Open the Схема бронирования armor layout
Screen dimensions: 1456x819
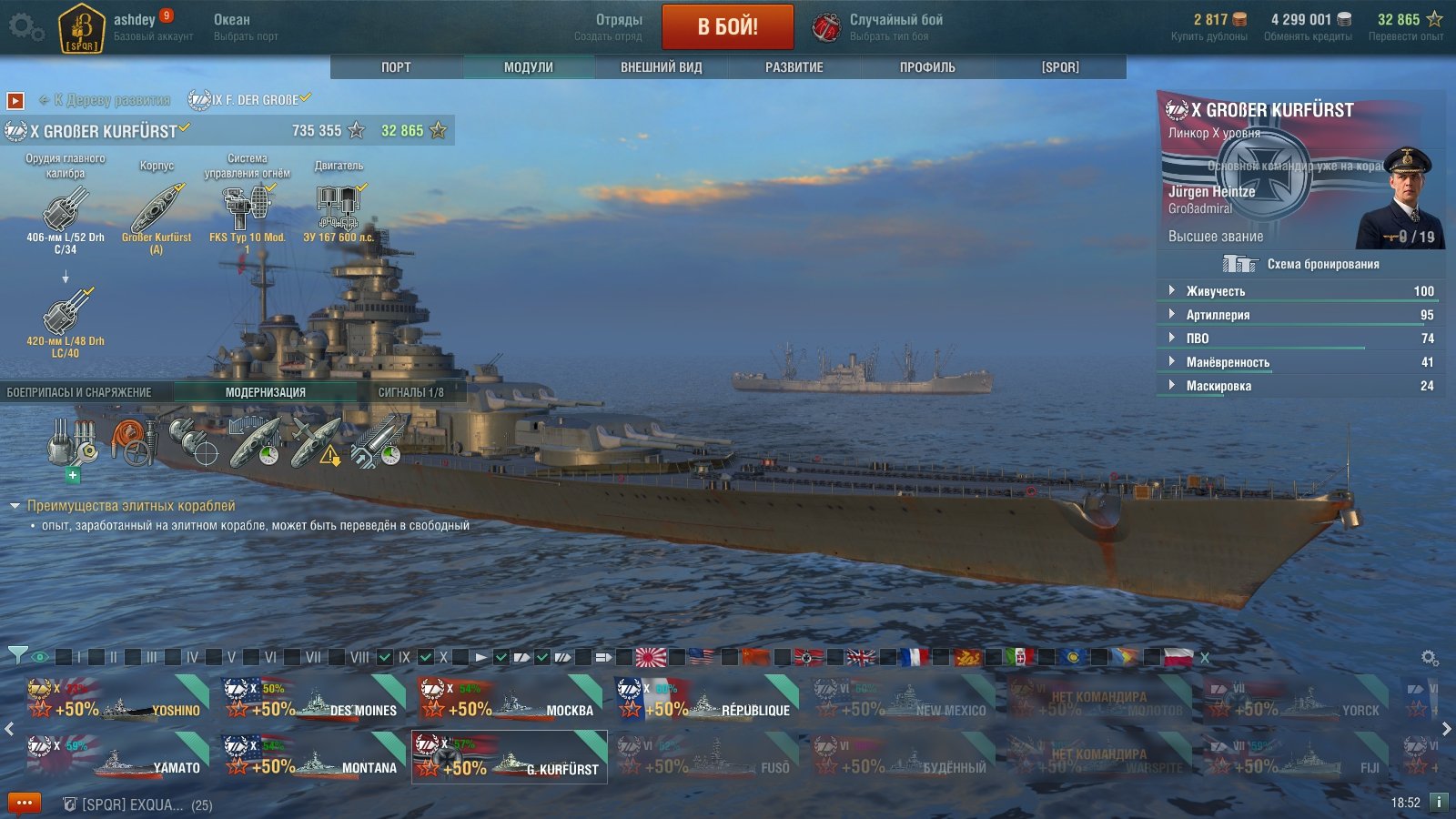[x=1301, y=264]
